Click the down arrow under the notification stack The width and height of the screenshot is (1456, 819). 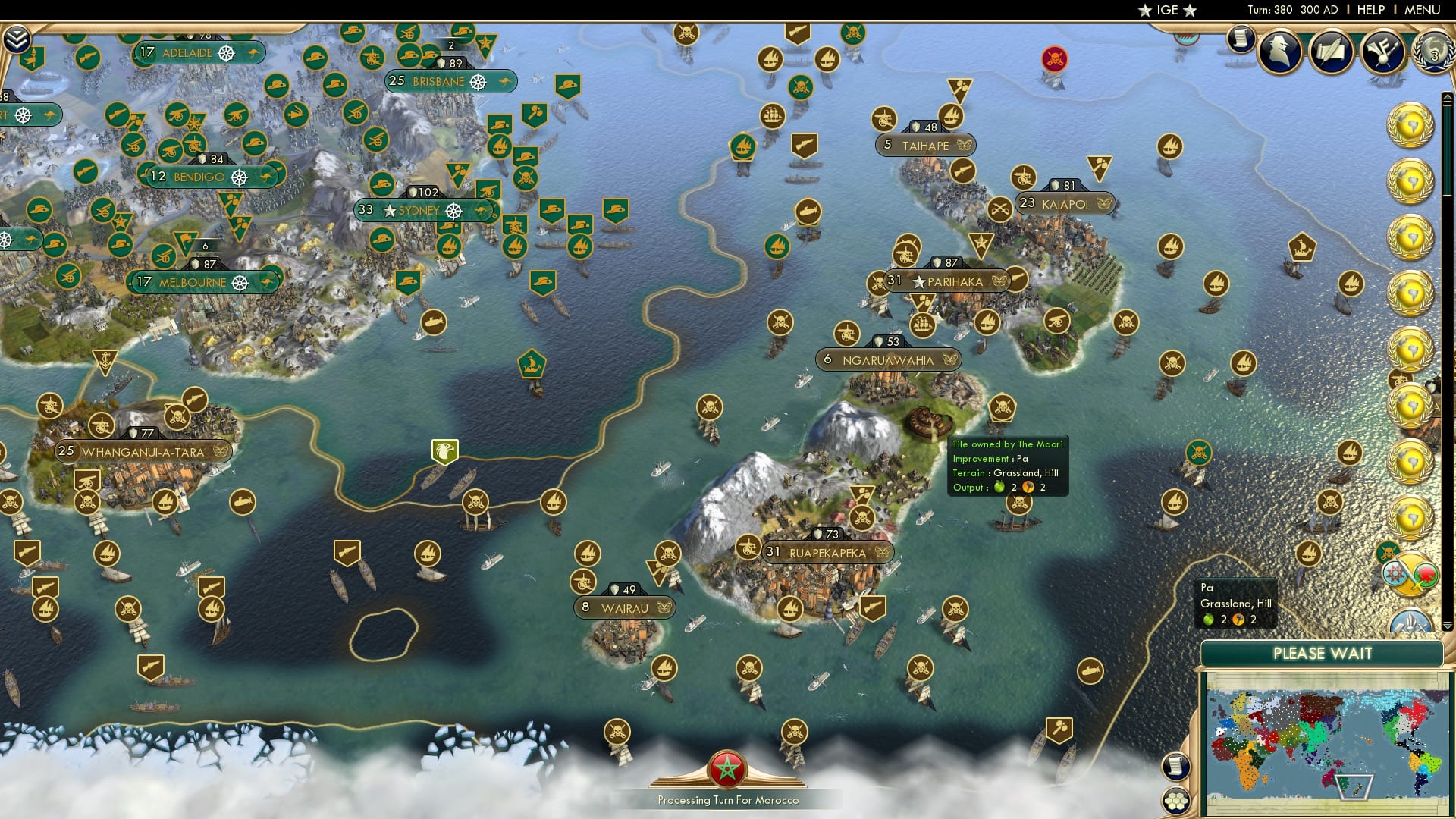[1448, 625]
